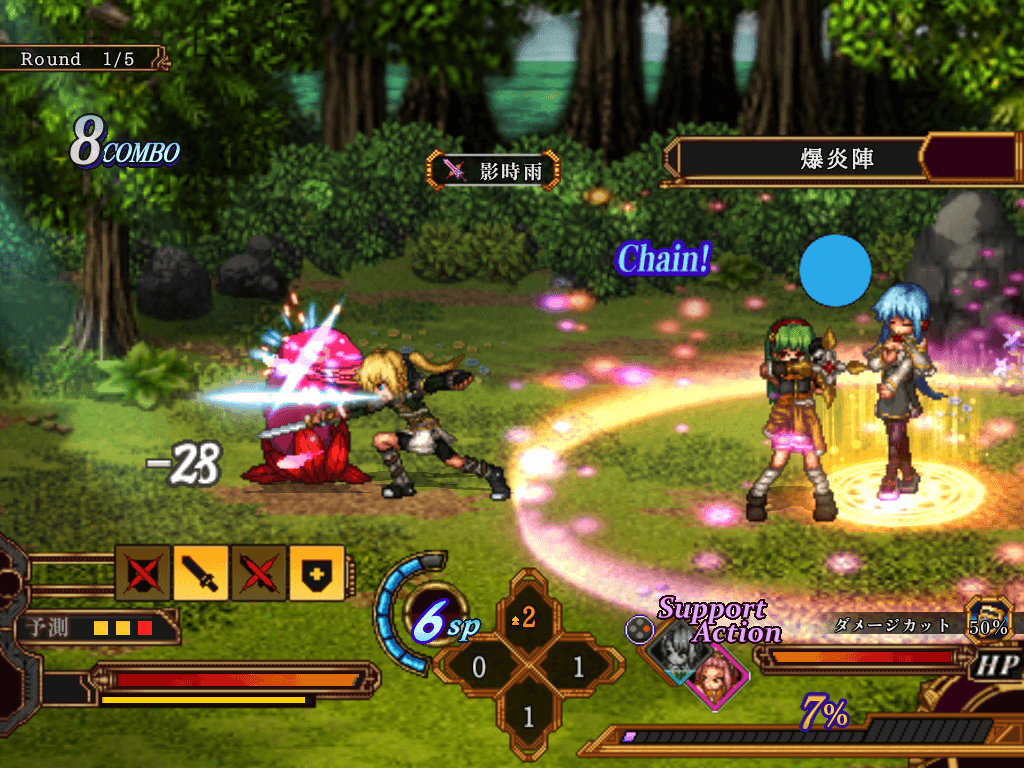Select the shield with cross guard icon
This screenshot has height=768, width=1024.
click(x=316, y=572)
